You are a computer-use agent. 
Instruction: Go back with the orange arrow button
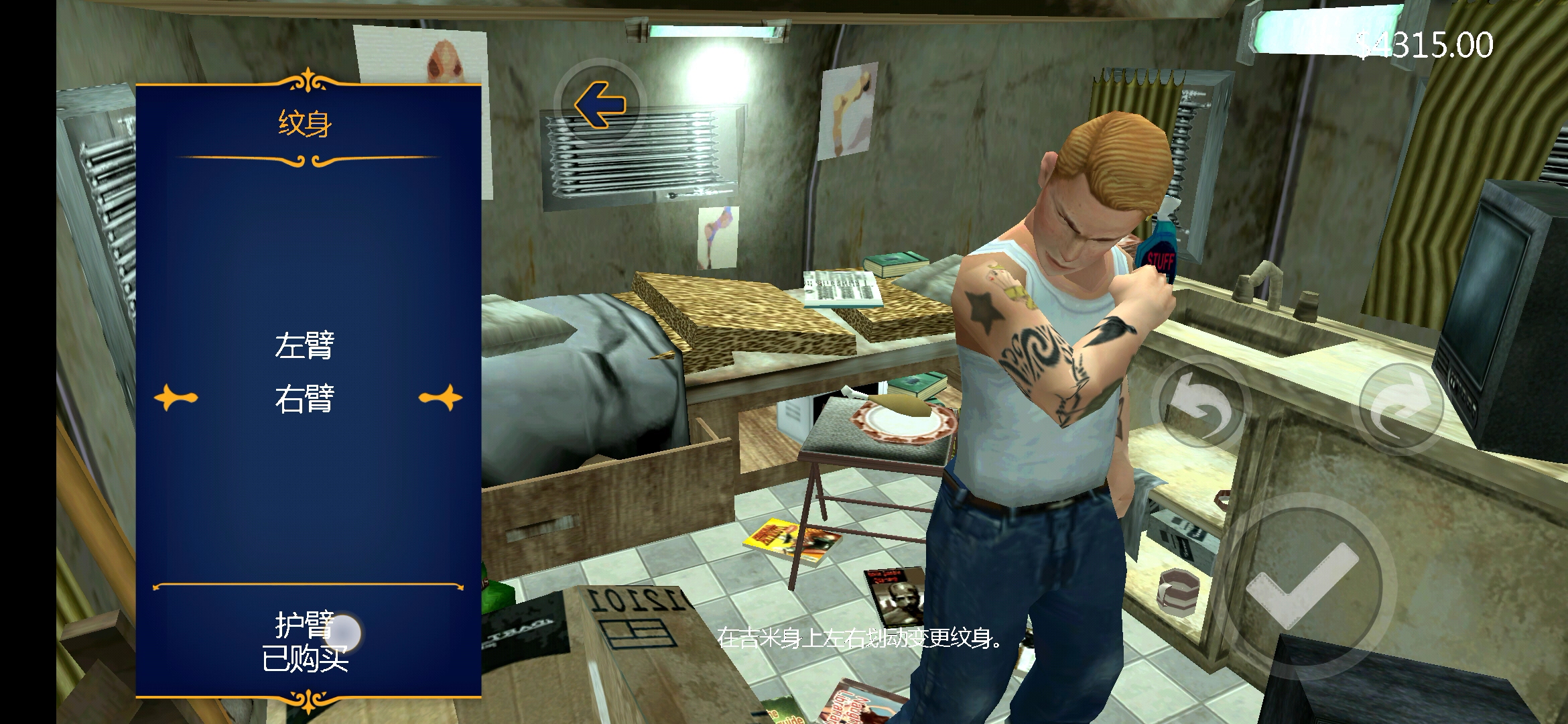[600, 105]
